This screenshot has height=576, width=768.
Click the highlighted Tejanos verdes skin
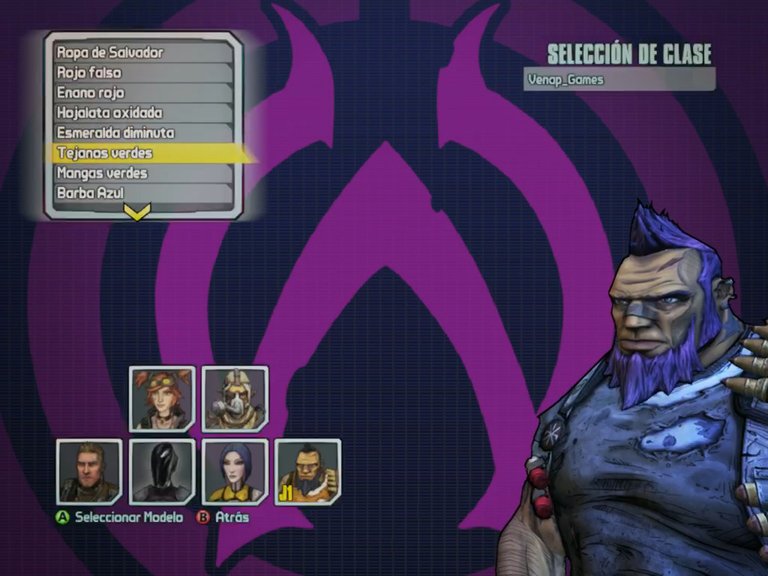click(140, 153)
